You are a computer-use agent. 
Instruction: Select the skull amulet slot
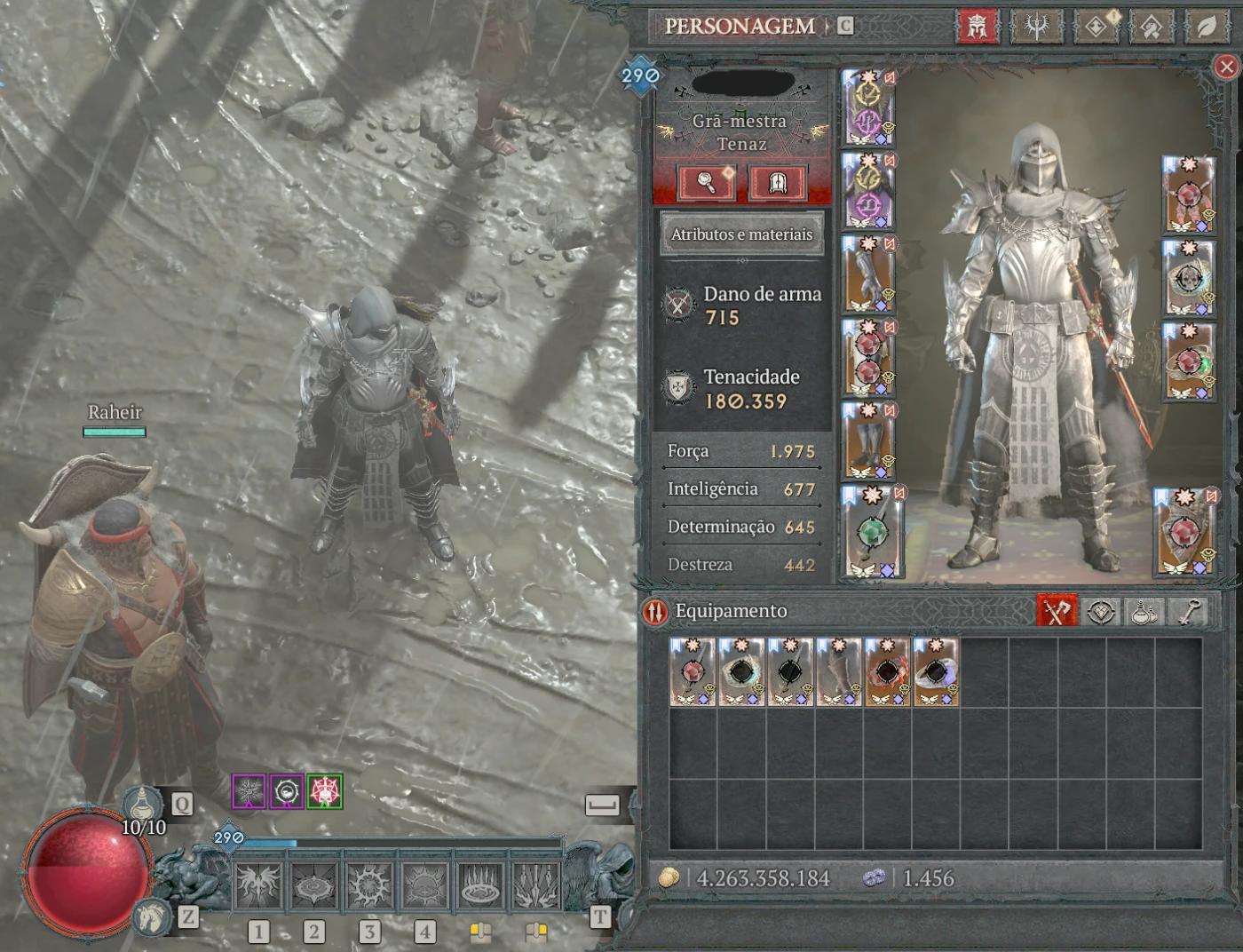point(1189,279)
